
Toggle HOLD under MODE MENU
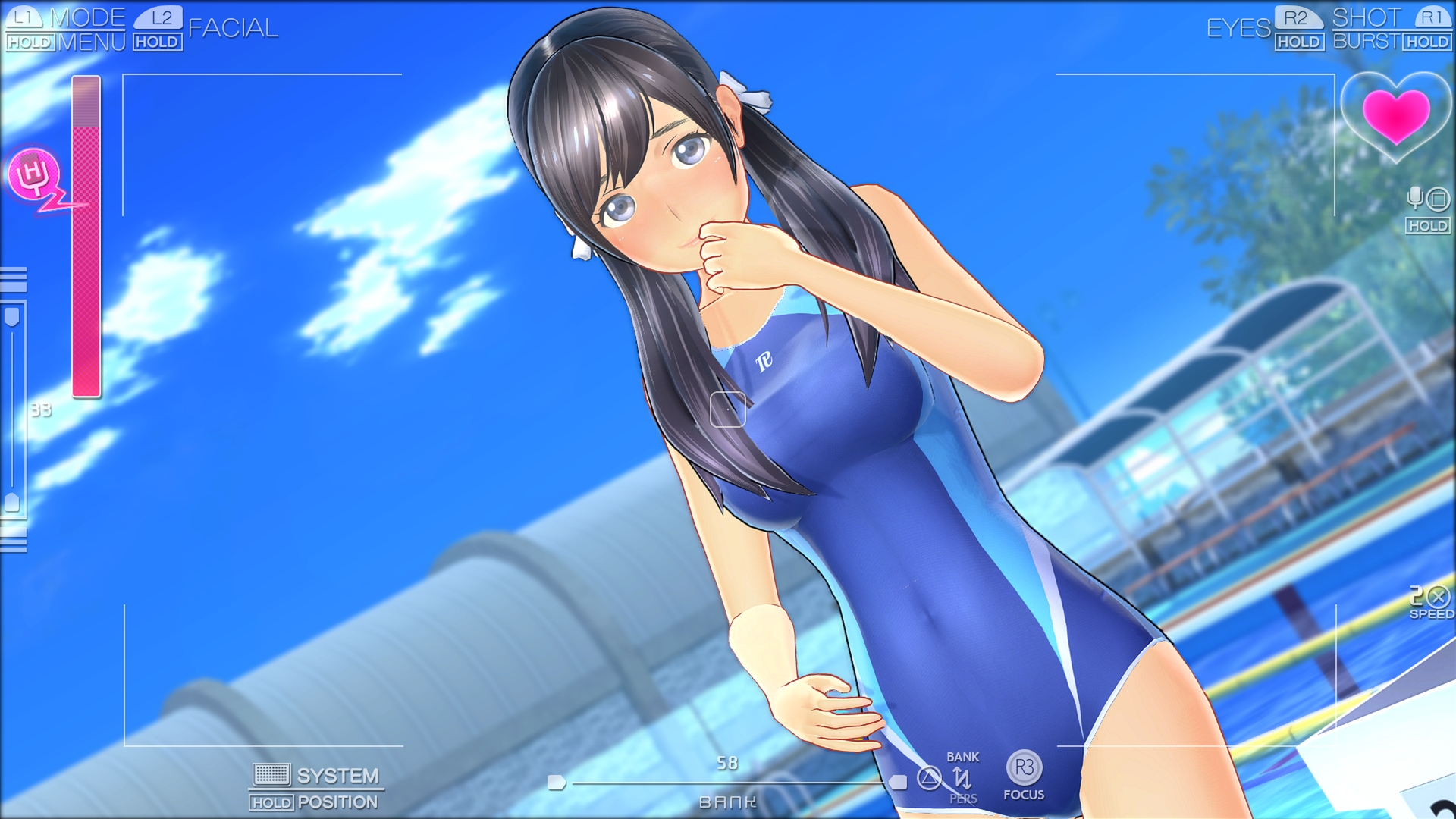coord(30,42)
